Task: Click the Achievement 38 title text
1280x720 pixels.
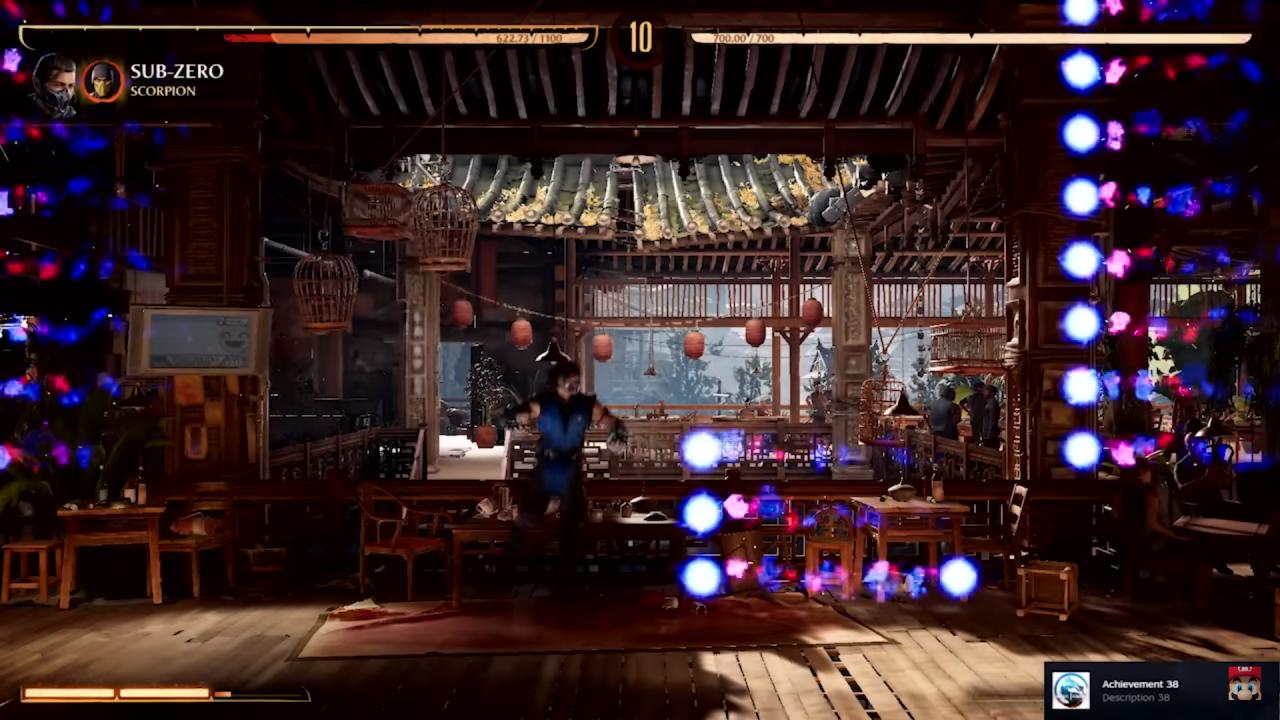Action: coord(1139,684)
